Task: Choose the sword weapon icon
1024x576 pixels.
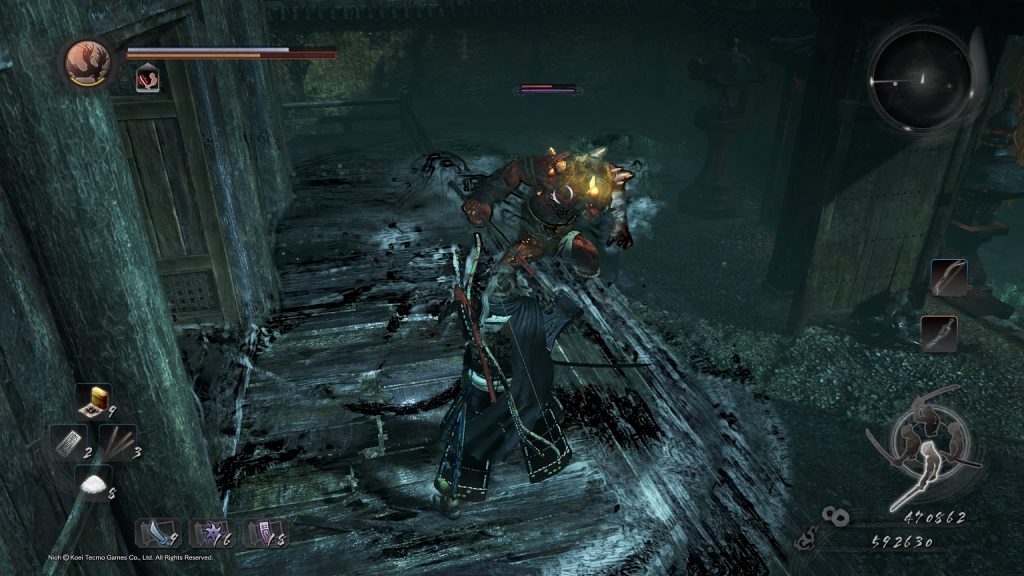Action: point(939,334)
